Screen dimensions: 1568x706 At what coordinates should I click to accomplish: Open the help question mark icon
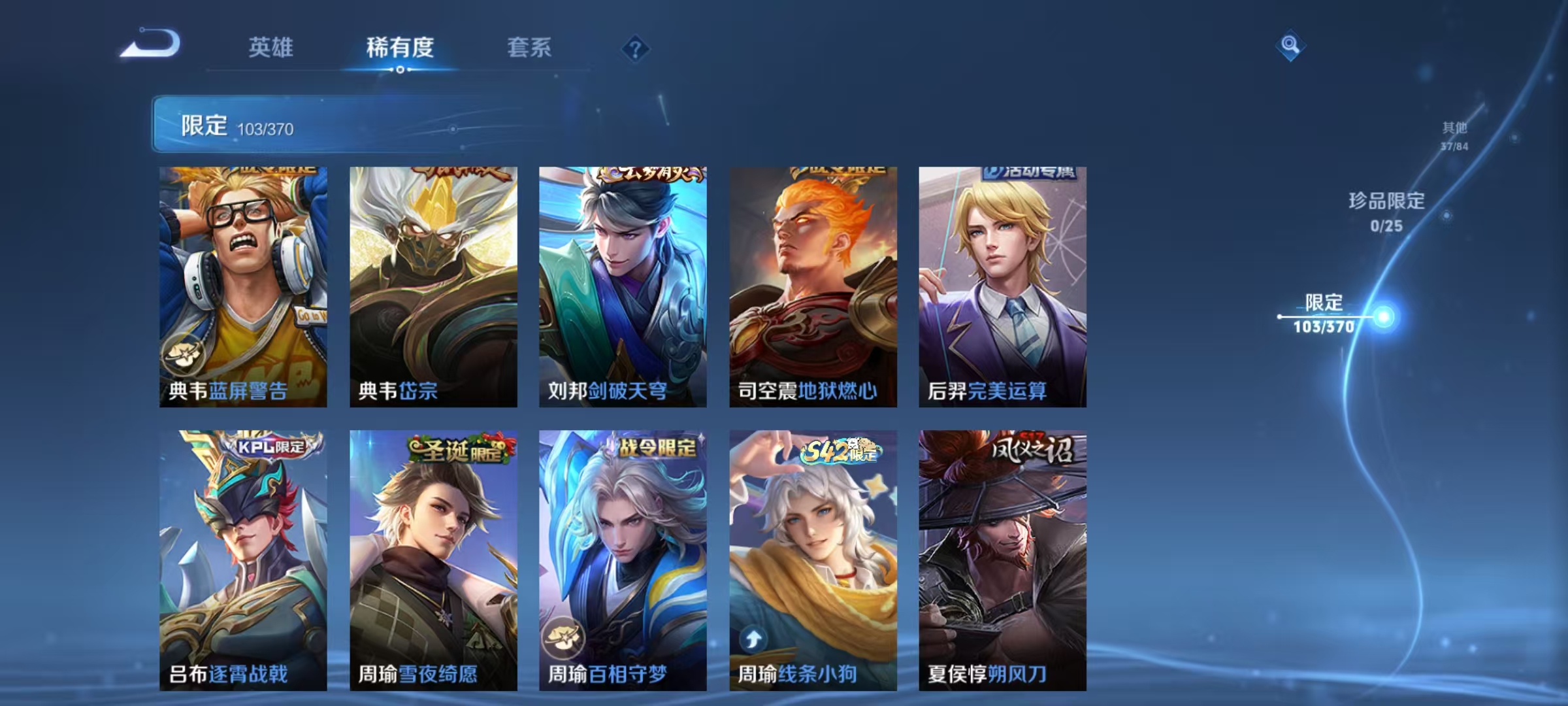click(x=637, y=49)
